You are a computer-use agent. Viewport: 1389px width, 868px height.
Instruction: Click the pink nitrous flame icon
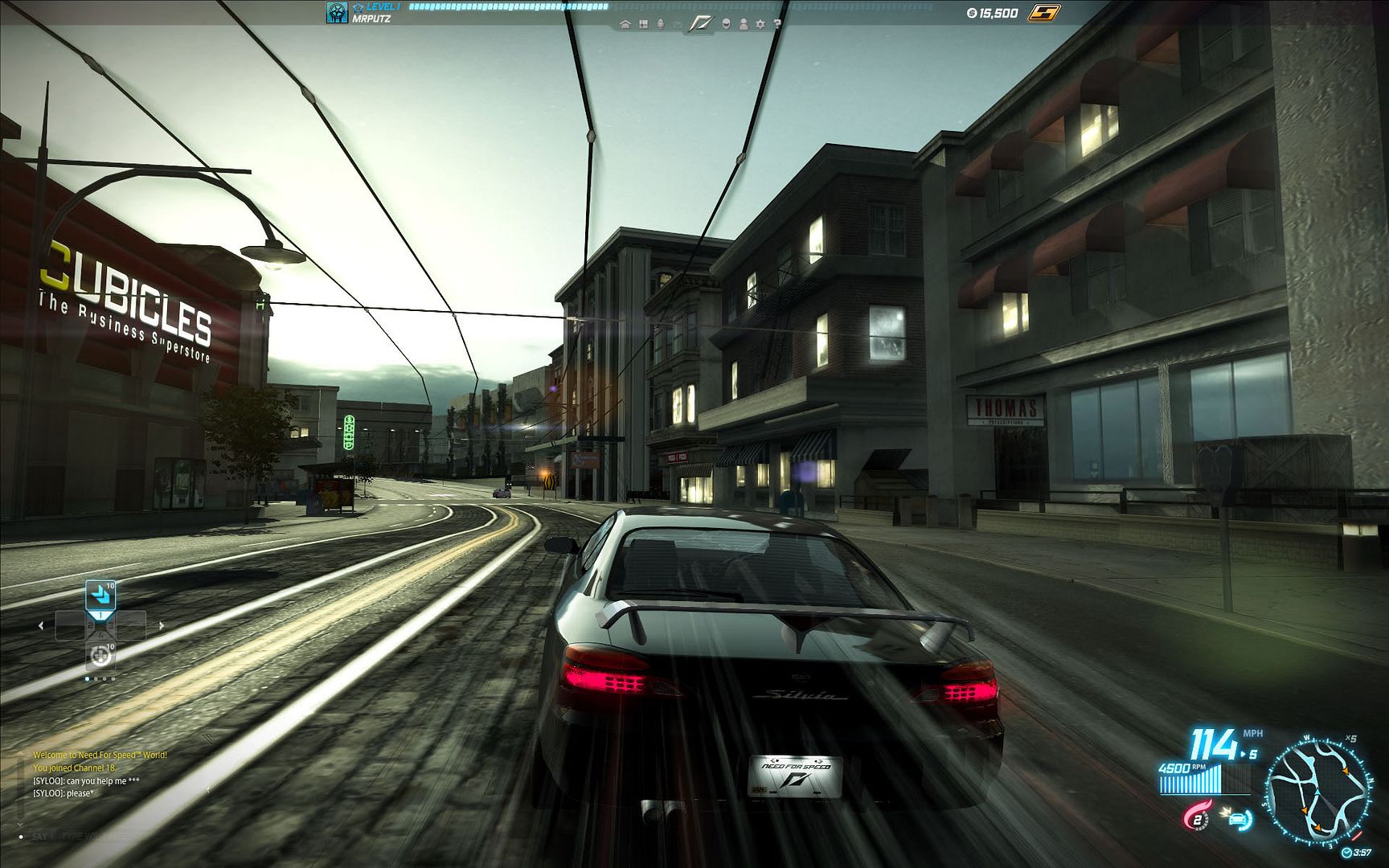click(1196, 817)
